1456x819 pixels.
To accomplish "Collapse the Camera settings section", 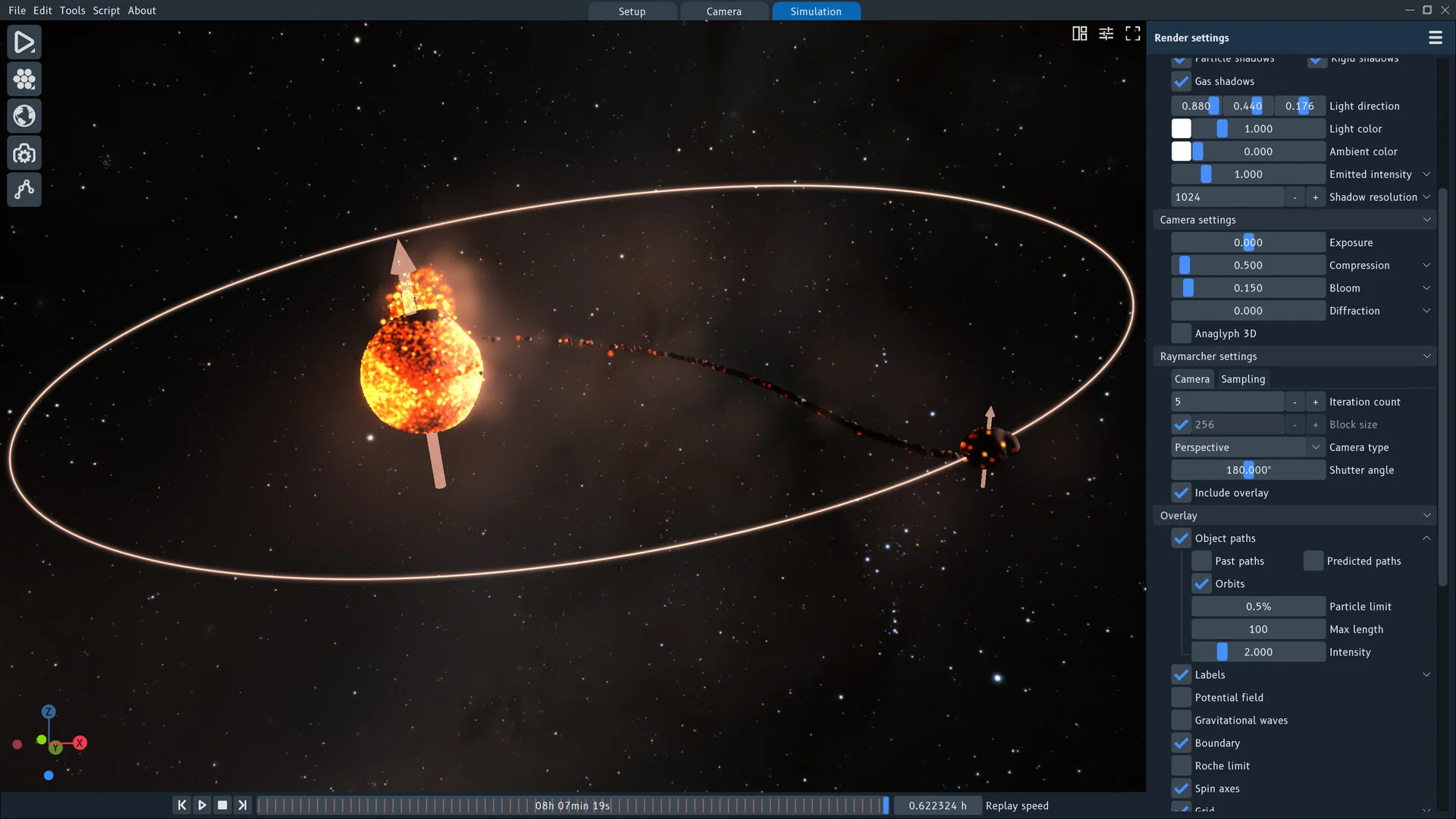I will (1426, 220).
